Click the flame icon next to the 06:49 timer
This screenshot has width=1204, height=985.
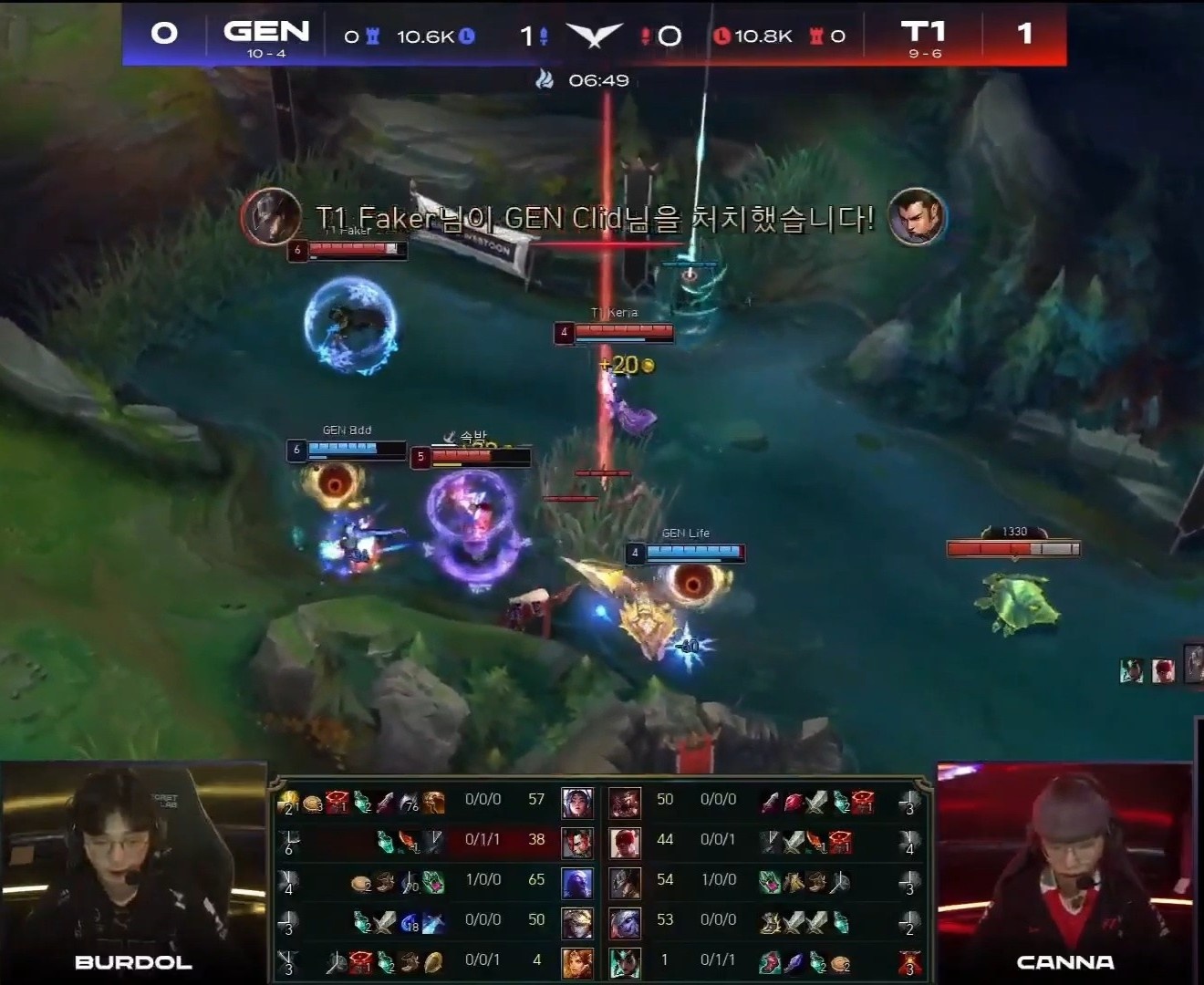pyautogui.click(x=543, y=79)
